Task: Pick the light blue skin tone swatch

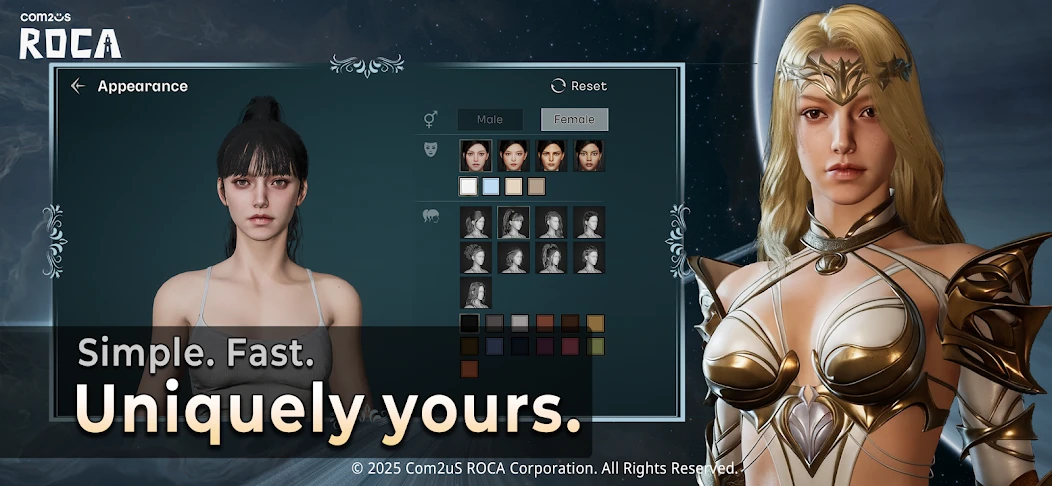Action: tap(491, 186)
